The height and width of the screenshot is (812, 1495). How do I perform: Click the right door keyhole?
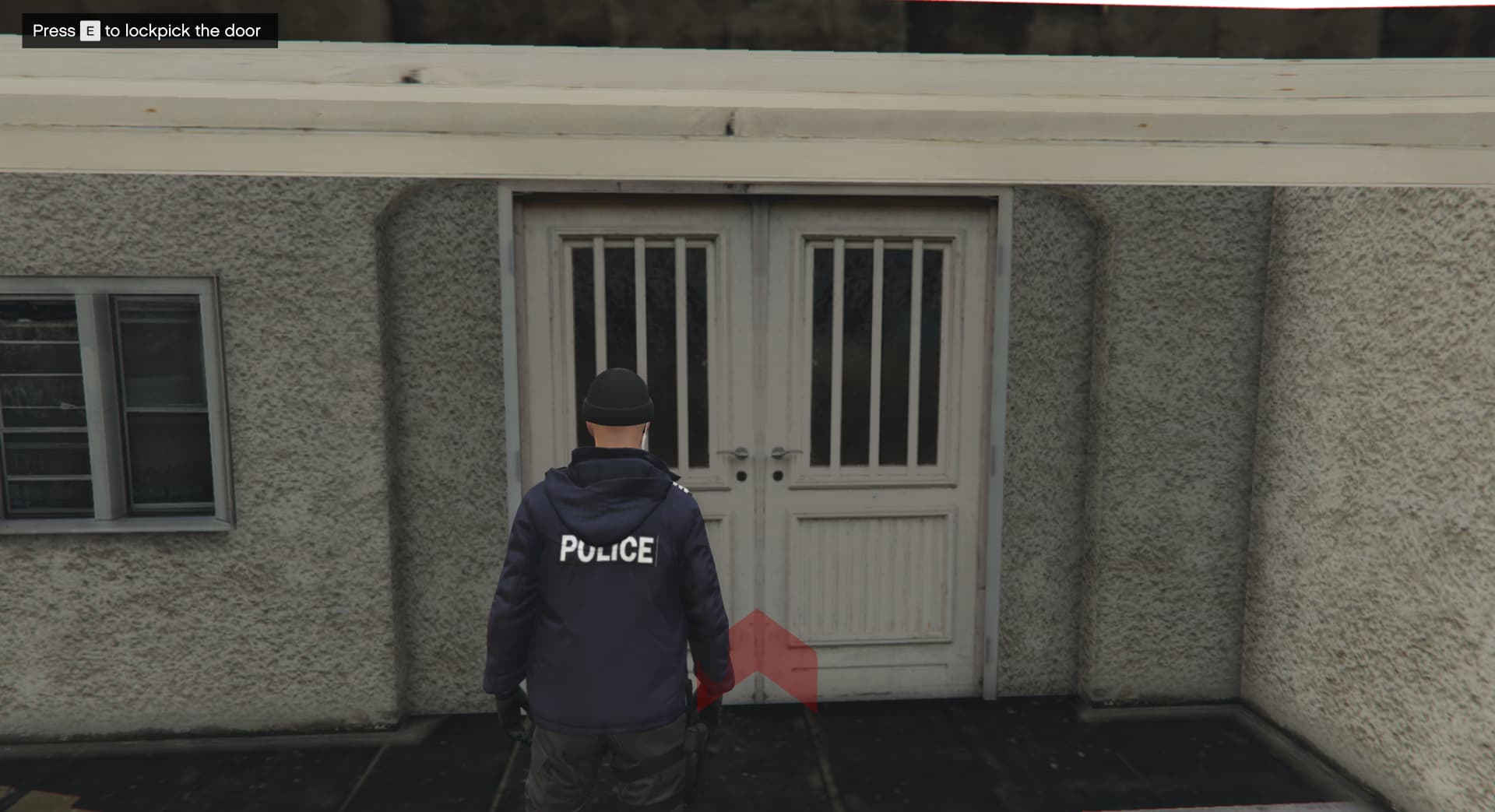point(779,475)
